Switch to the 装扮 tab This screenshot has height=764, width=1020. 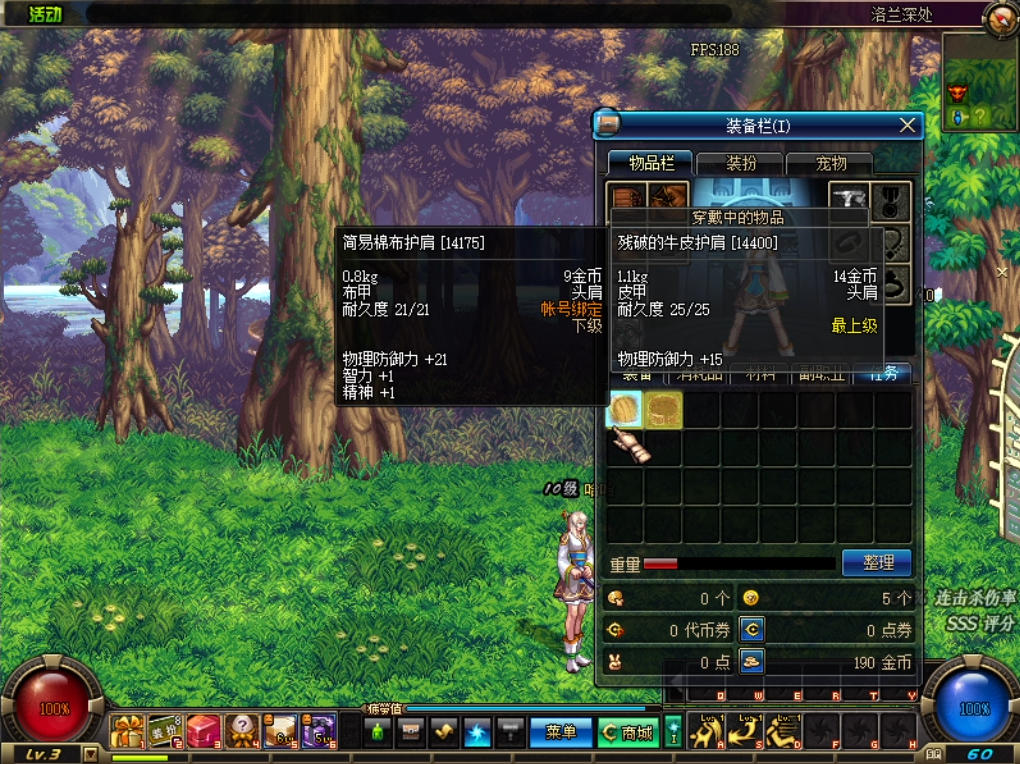coord(741,163)
